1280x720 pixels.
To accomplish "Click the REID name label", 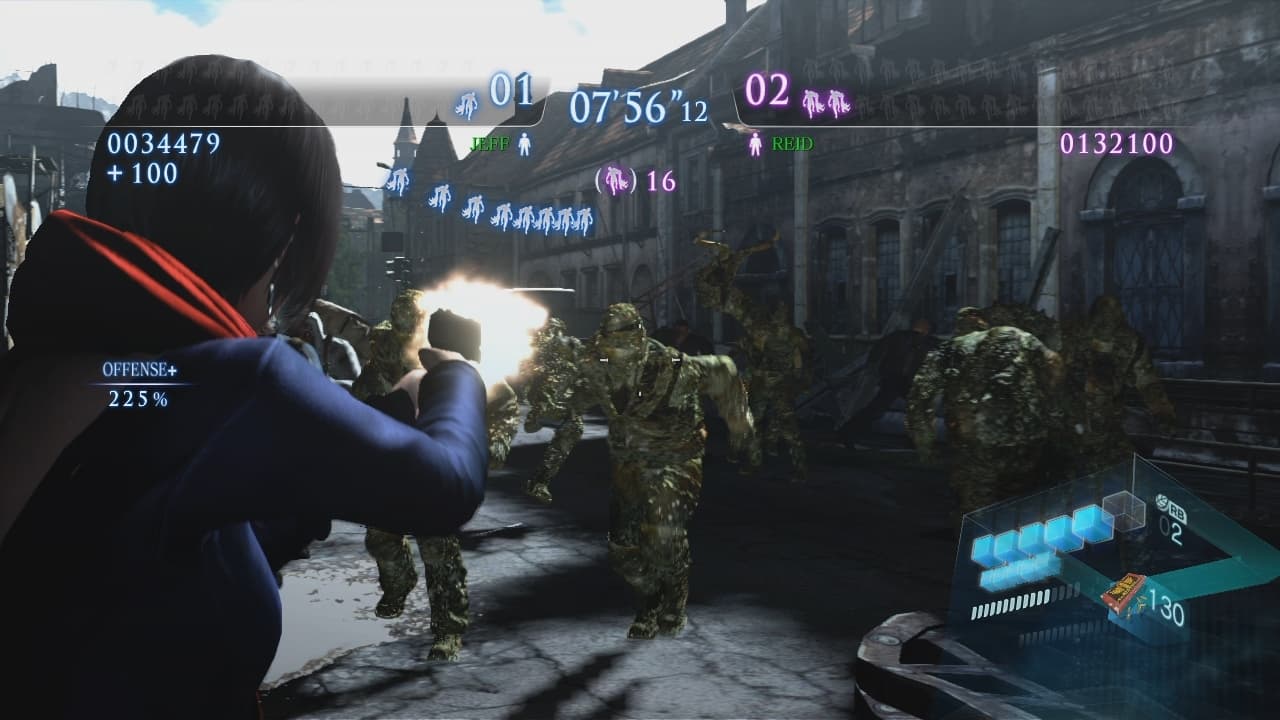I will (793, 142).
